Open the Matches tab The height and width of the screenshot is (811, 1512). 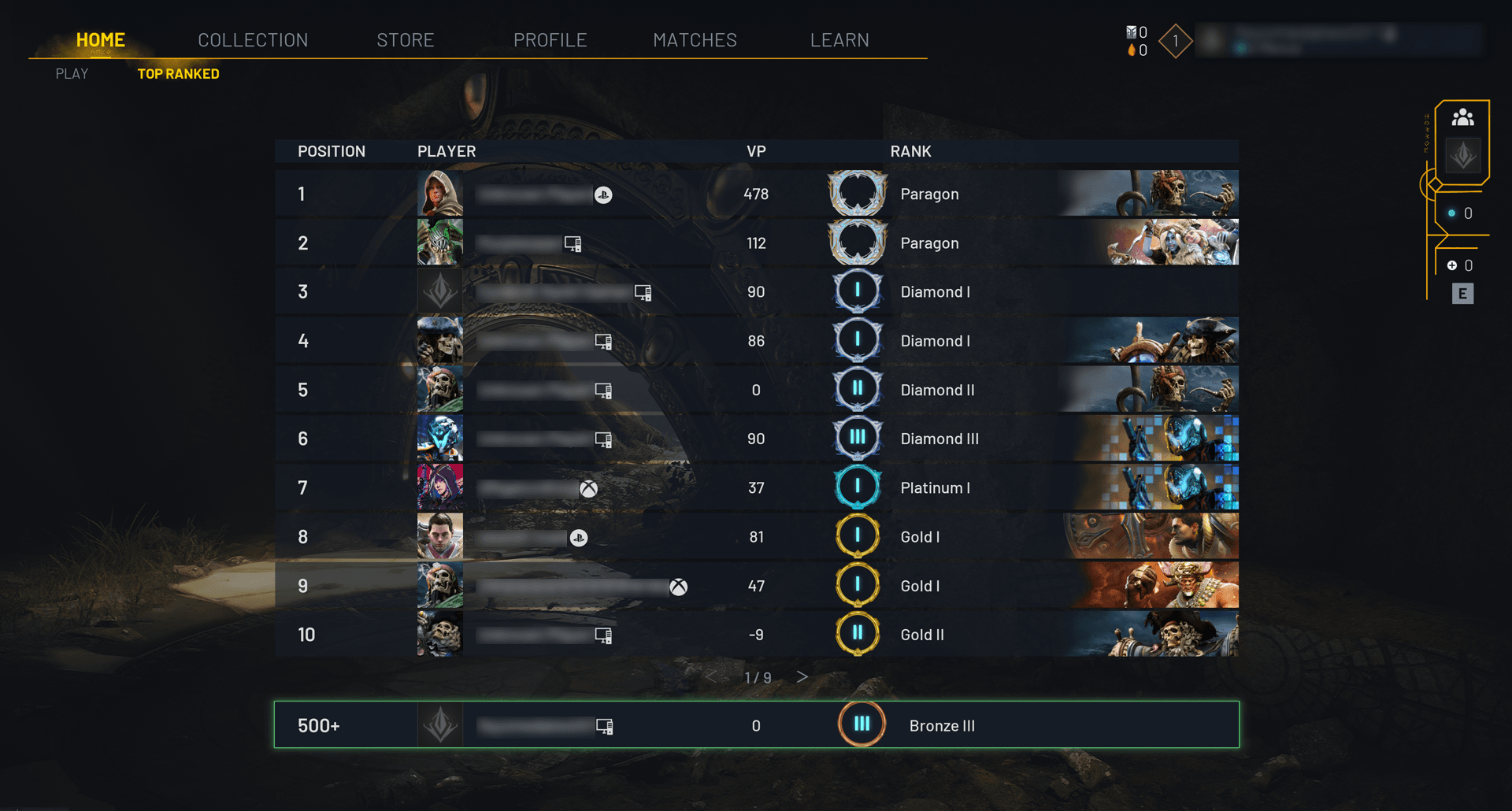pyautogui.click(x=695, y=40)
